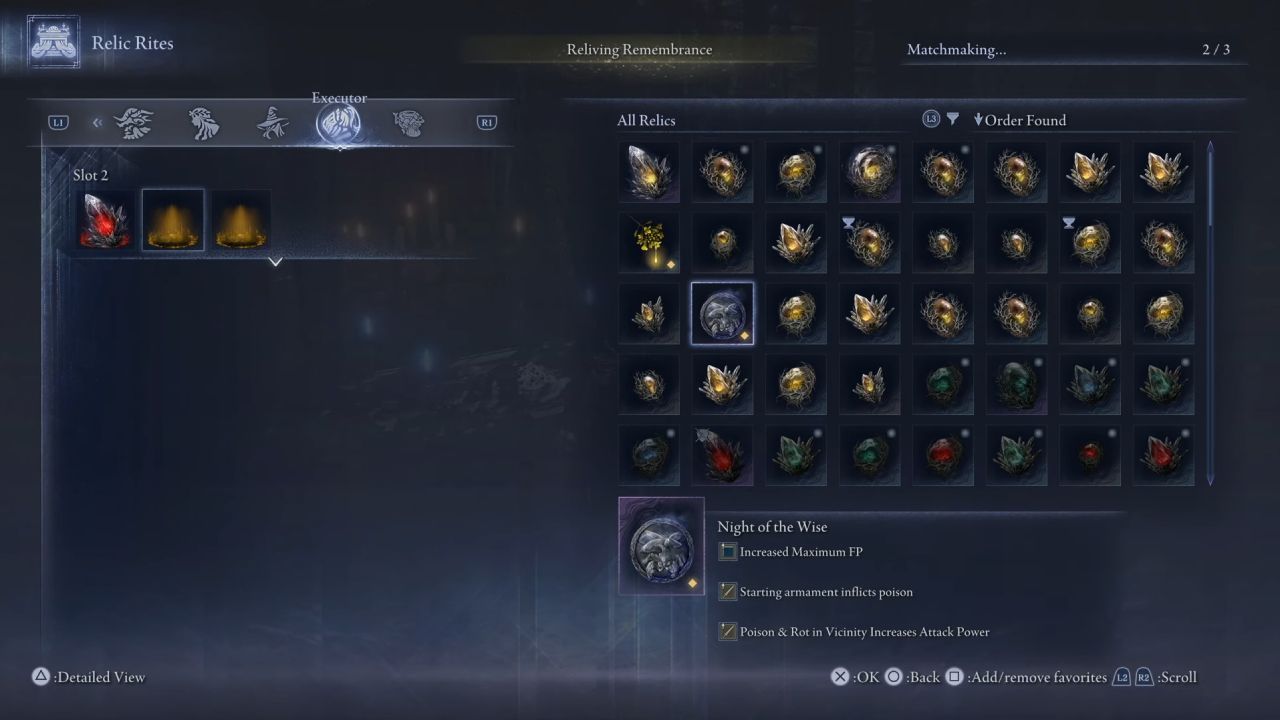Choose the highlighted empty relic slot
This screenshot has height=720, width=1280.
pyautogui.click(x=173, y=220)
